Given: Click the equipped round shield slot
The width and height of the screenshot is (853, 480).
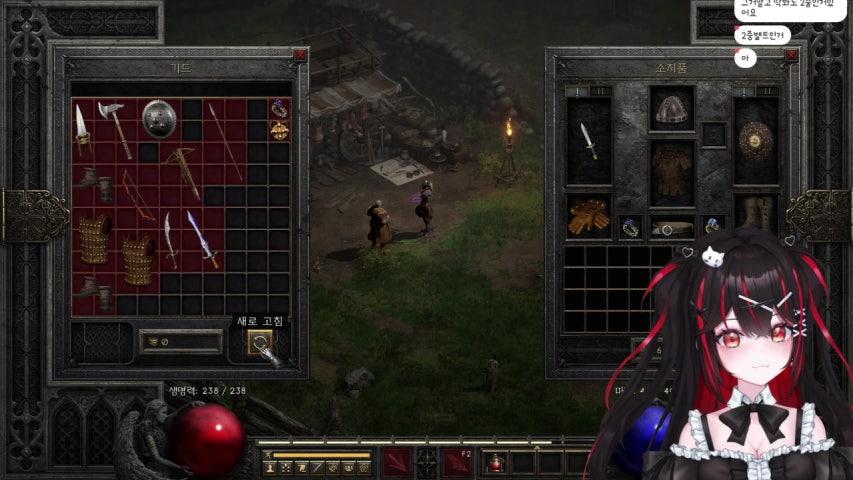Looking at the screenshot, I should (x=755, y=141).
